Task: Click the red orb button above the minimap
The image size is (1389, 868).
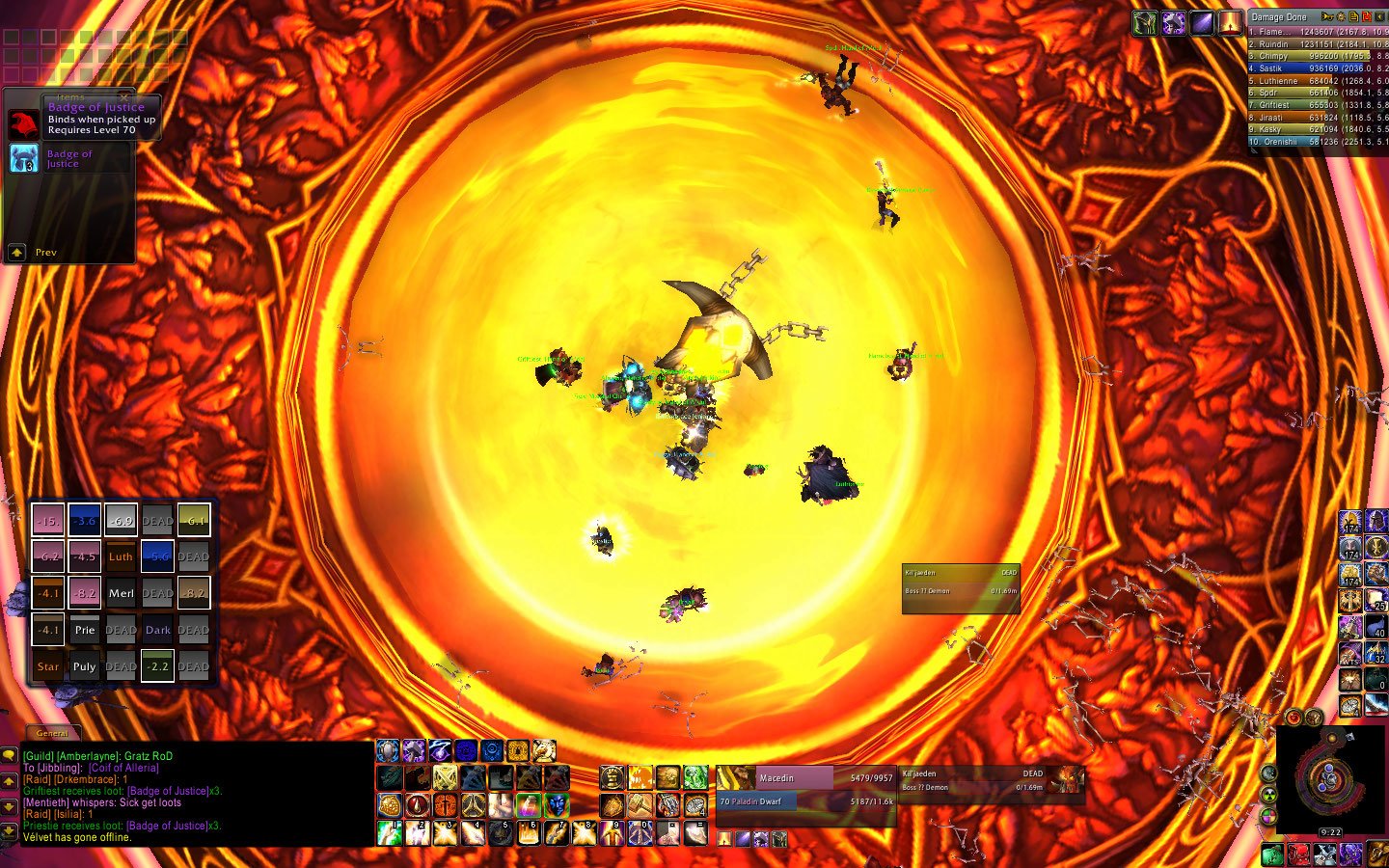Action: [x=1293, y=718]
